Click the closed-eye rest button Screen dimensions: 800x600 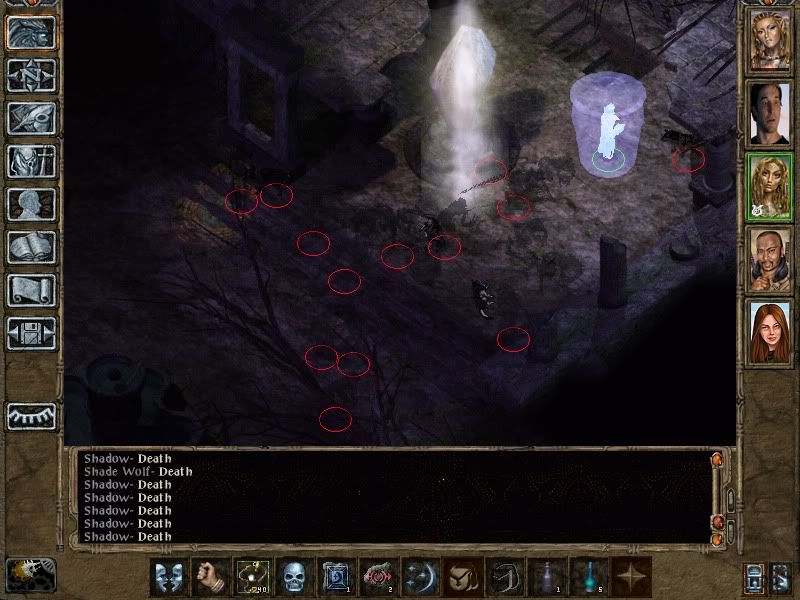tap(30, 415)
